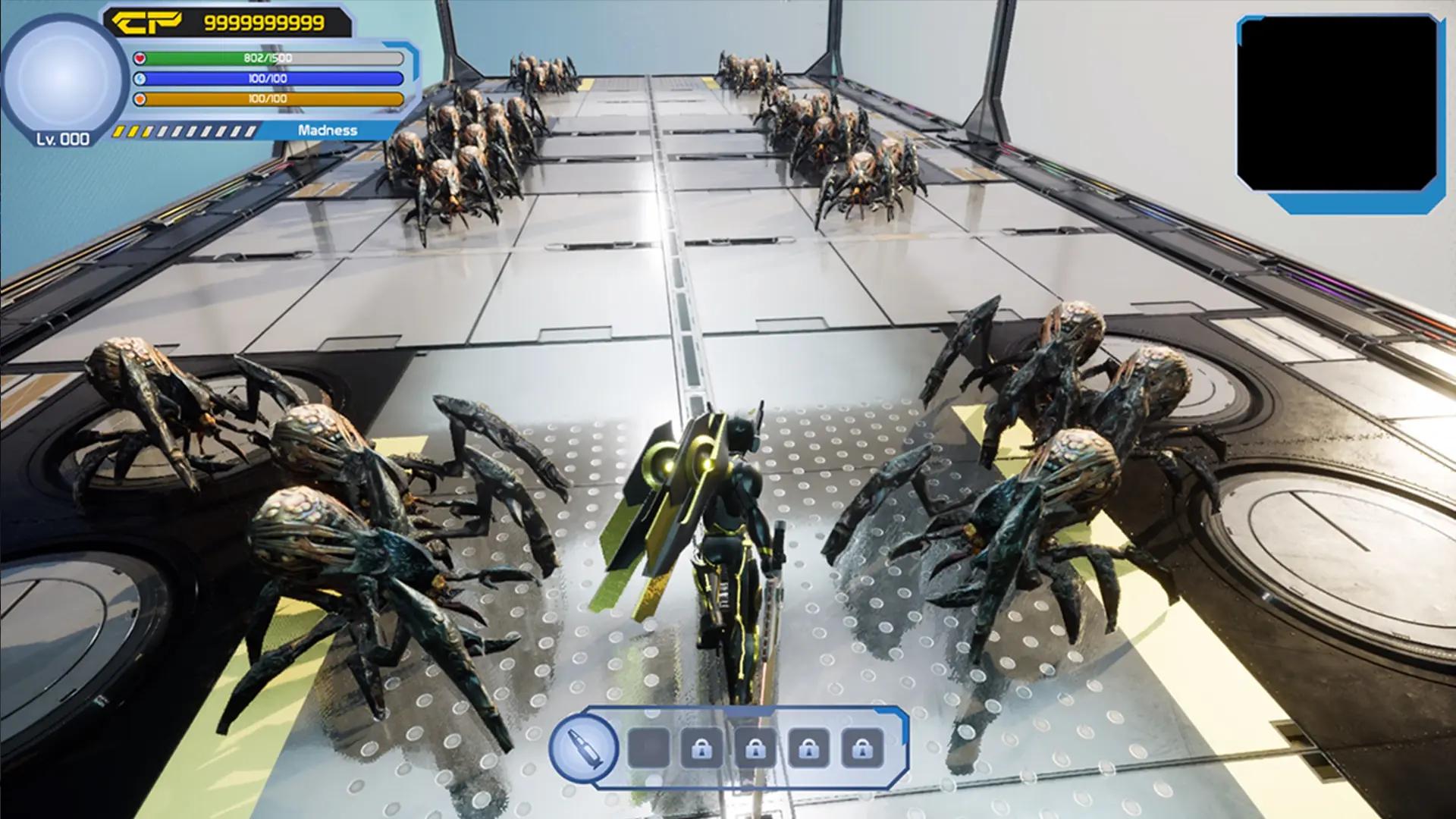The width and height of the screenshot is (1456, 819).
Task: Click the orange stamina icon
Action: point(141,97)
